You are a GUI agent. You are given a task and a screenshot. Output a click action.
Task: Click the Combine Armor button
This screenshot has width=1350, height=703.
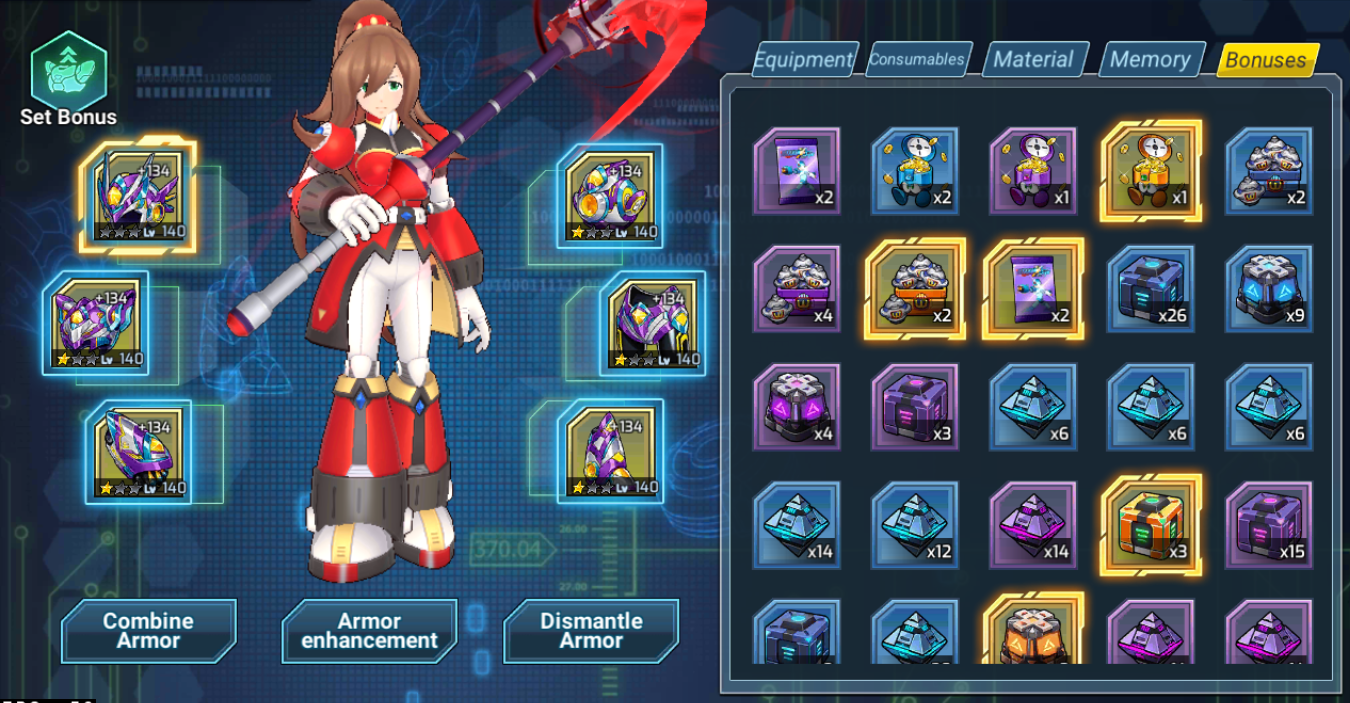tap(149, 631)
